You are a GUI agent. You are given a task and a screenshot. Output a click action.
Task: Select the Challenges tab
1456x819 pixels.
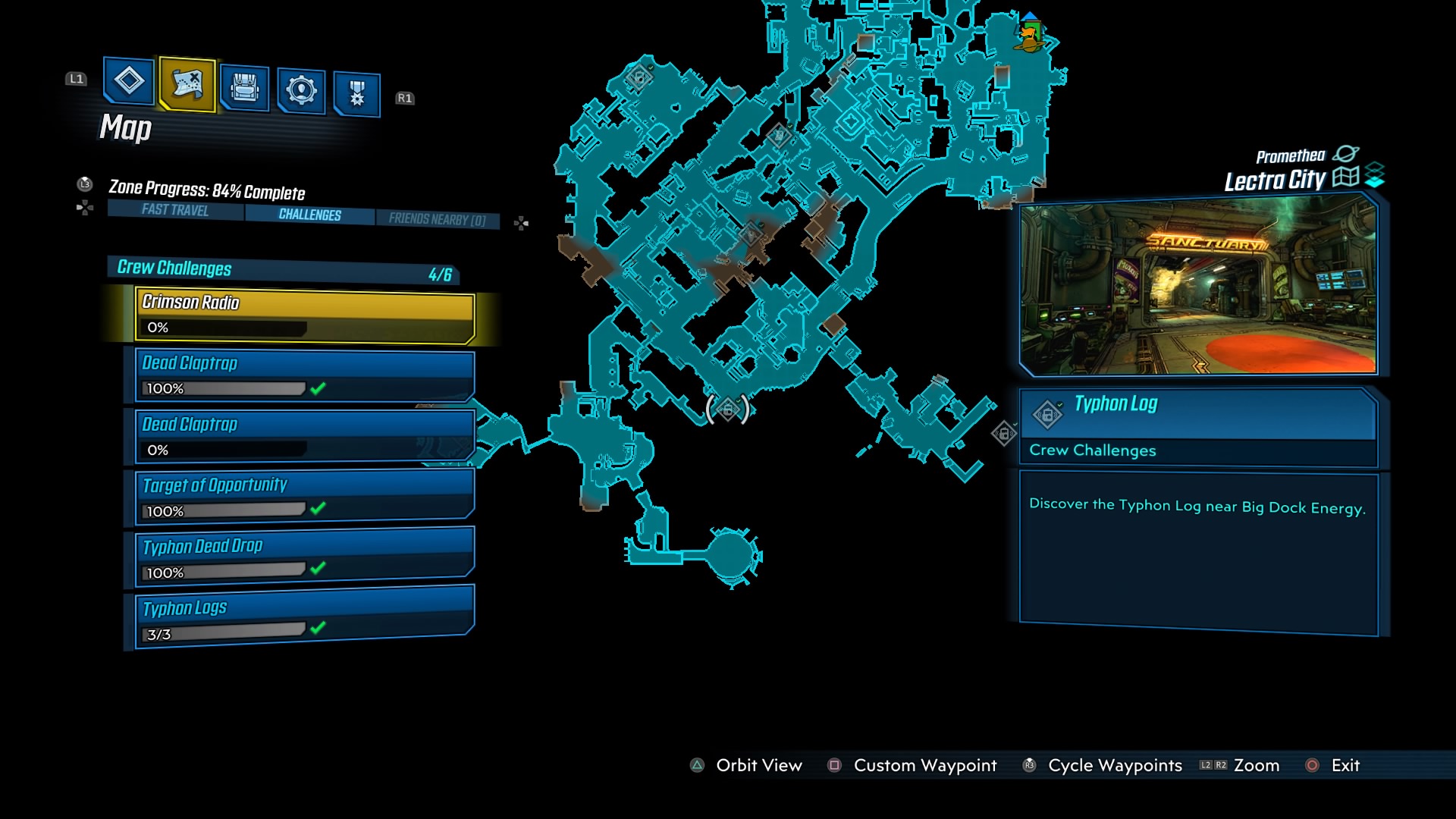coord(308,215)
